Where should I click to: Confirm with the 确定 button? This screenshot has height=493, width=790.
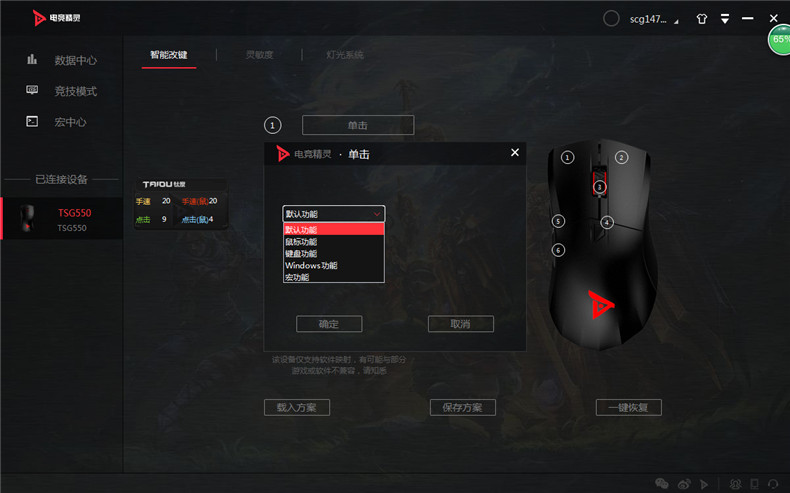click(x=329, y=324)
